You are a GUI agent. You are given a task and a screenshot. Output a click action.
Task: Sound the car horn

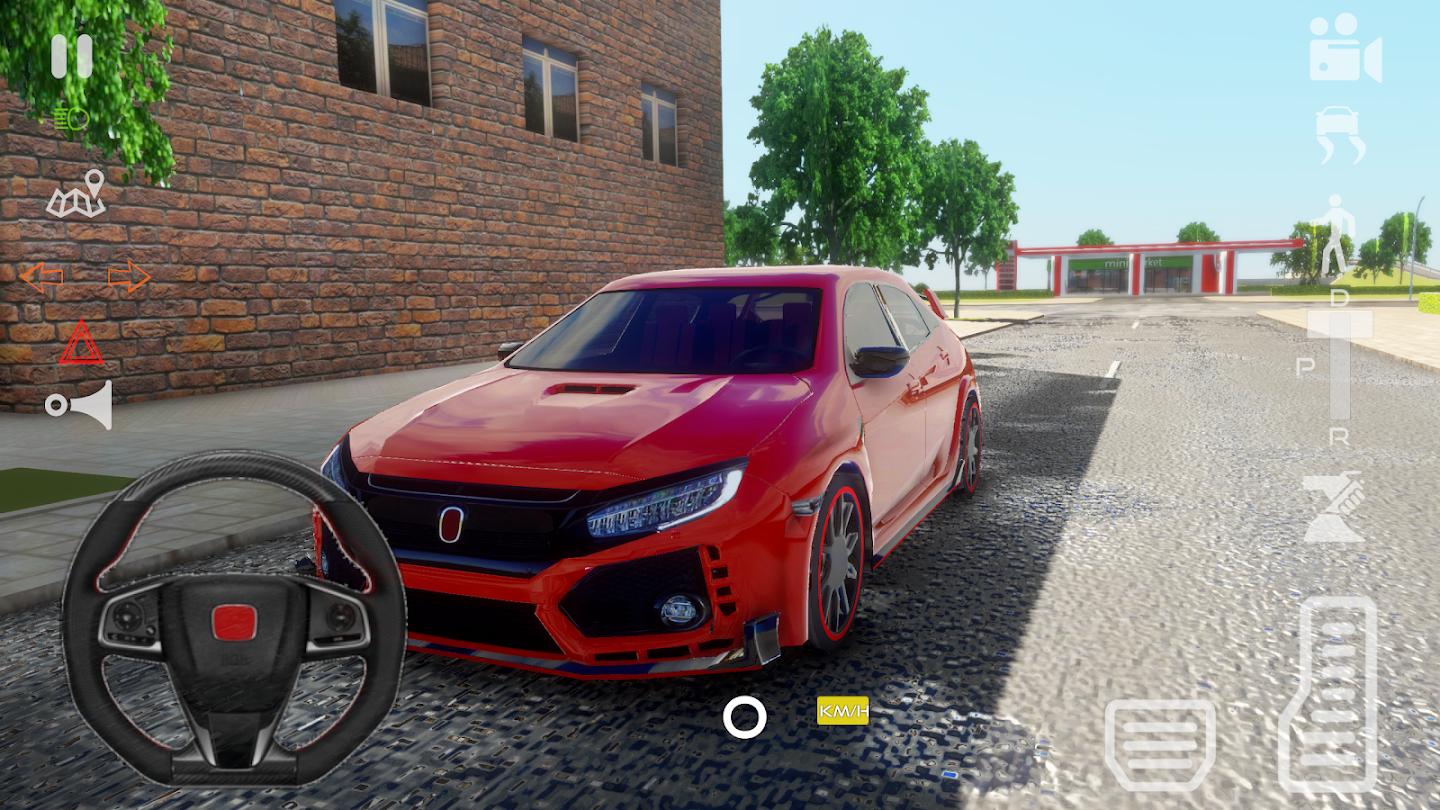pyautogui.click(x=79, y=404)
